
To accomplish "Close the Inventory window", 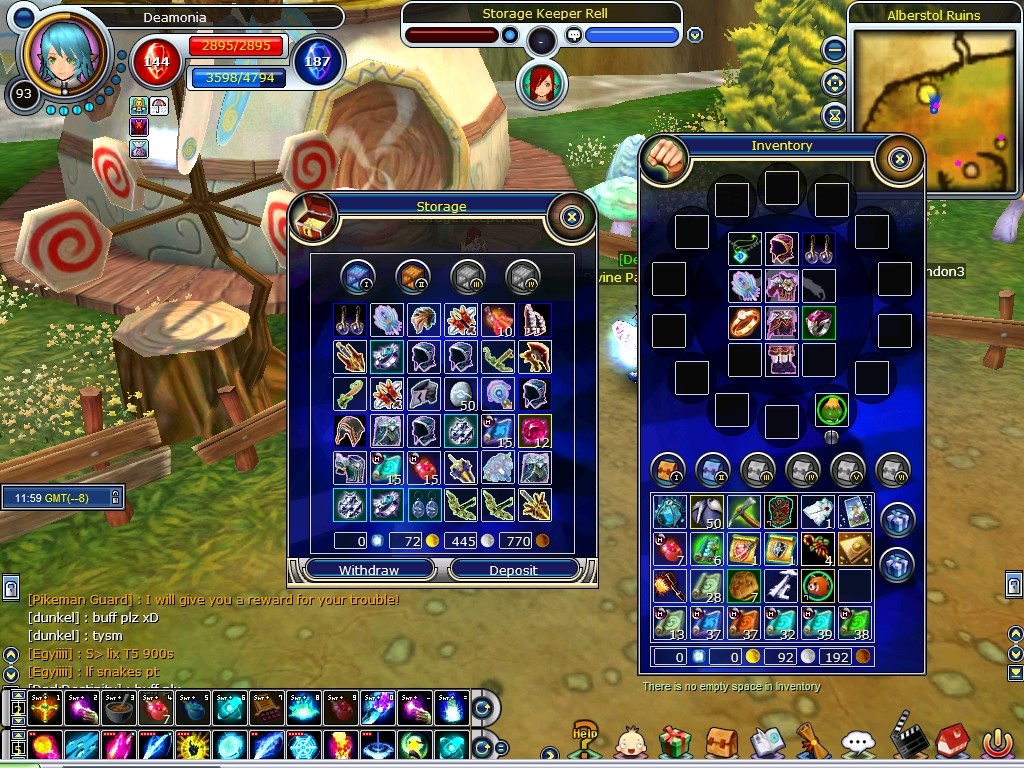I will [x=899, y=158].
